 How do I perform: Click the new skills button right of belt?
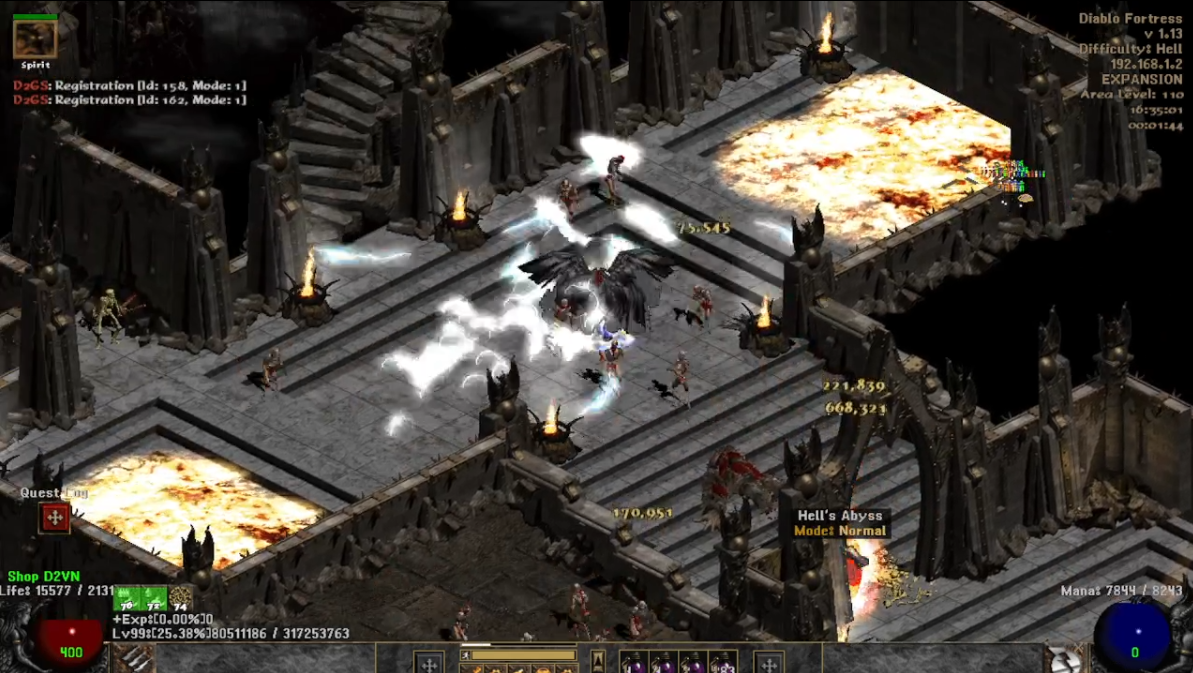tap(768, 663)
